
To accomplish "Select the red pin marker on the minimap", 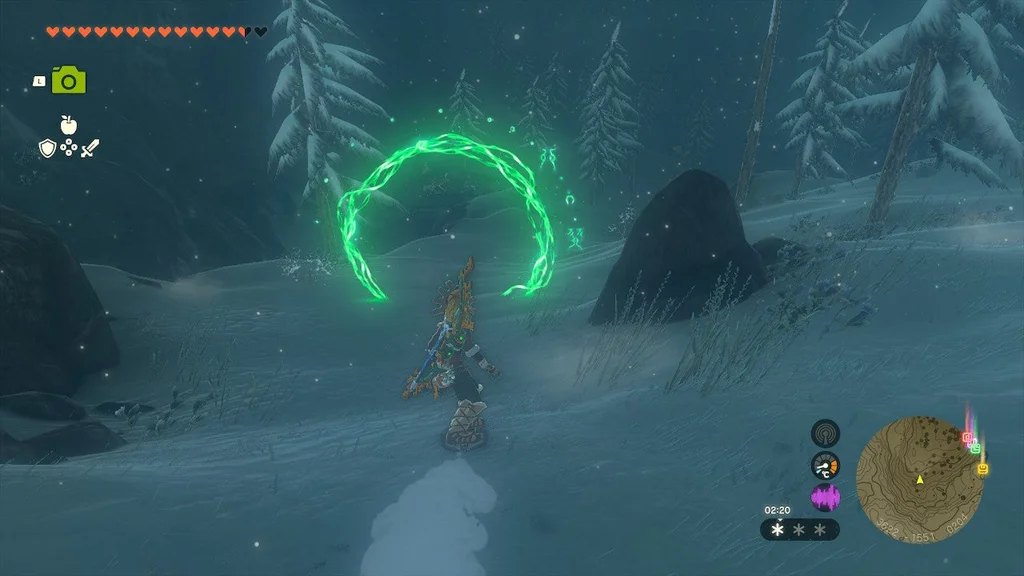I will coord(966,437).
